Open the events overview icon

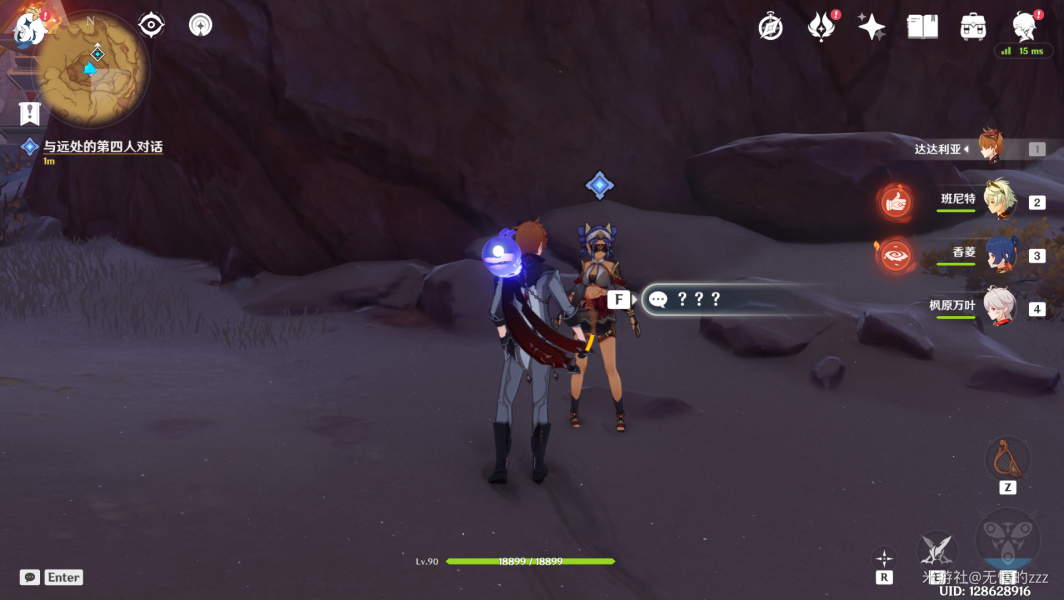(x=821, y=27)
